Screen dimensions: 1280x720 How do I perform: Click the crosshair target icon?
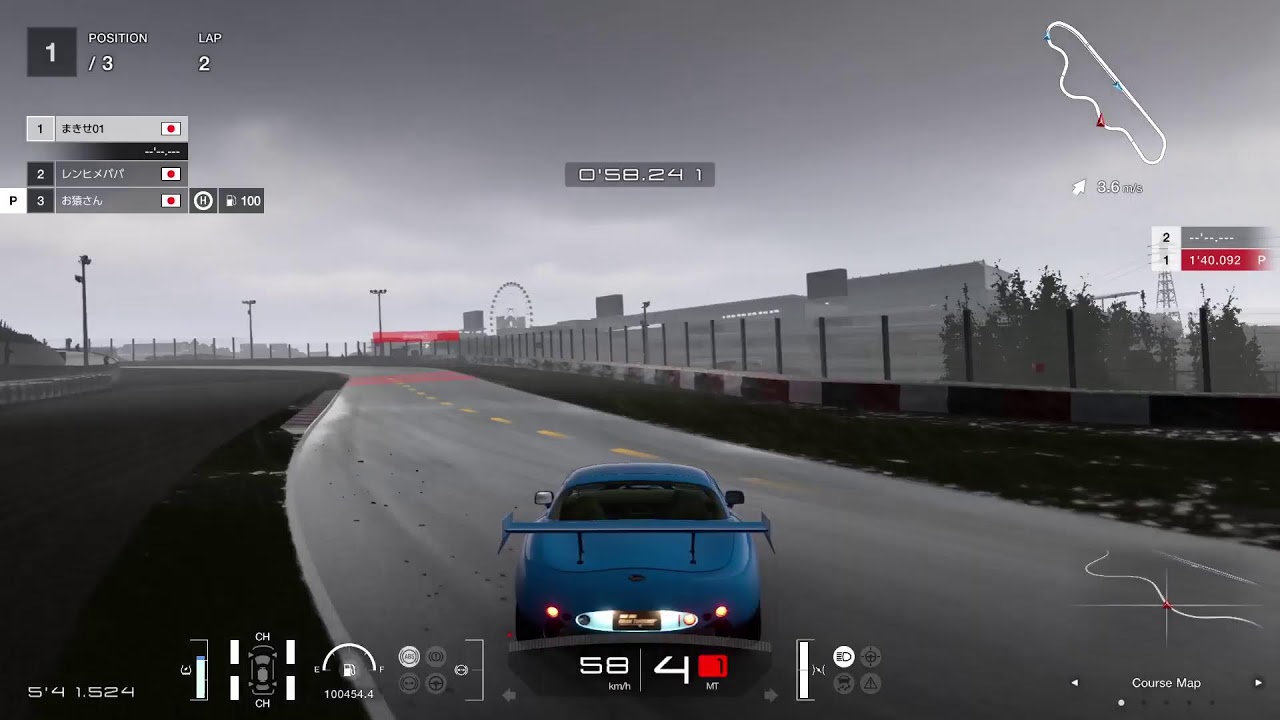point(871,657)
